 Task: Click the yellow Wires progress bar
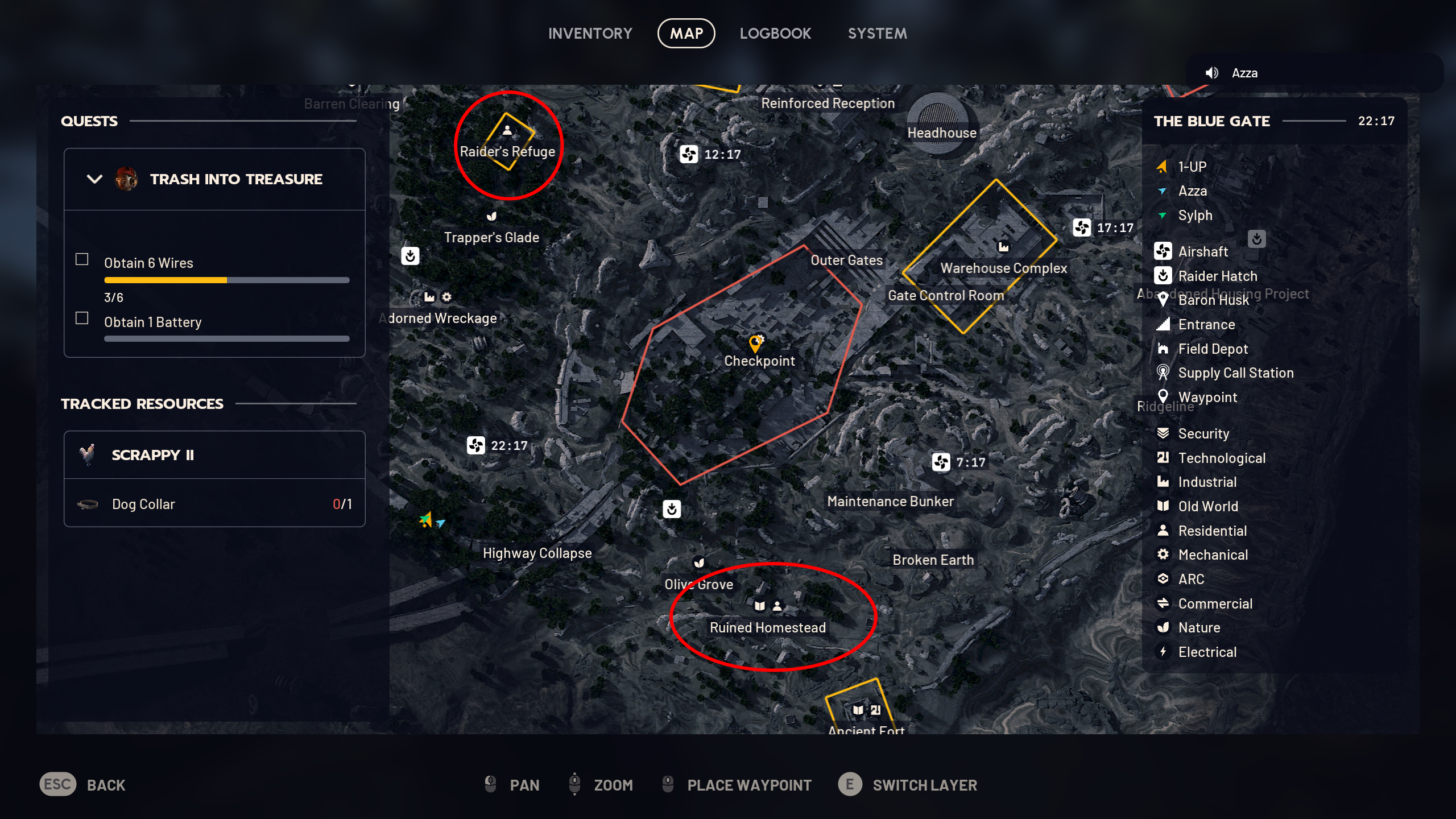[165, 279]
